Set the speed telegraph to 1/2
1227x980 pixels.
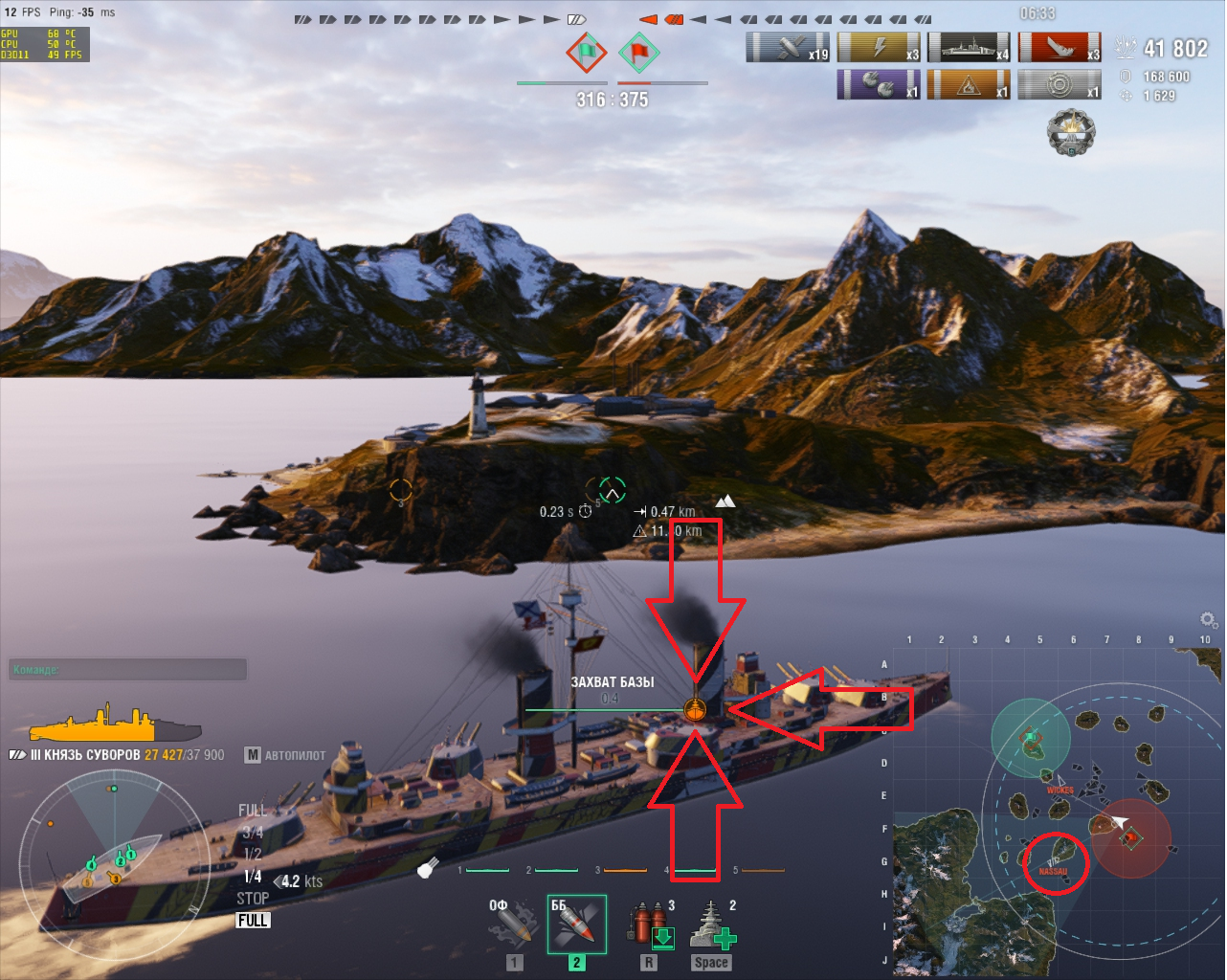pyautogui.click(x=253, y=854)
